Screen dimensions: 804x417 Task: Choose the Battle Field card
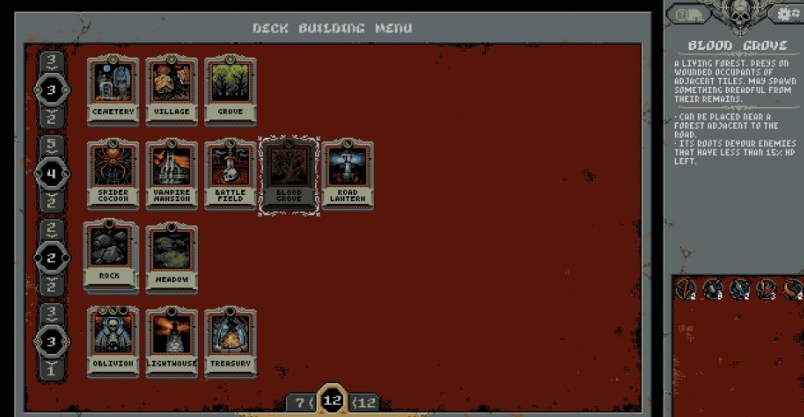[x=230, y=175]
